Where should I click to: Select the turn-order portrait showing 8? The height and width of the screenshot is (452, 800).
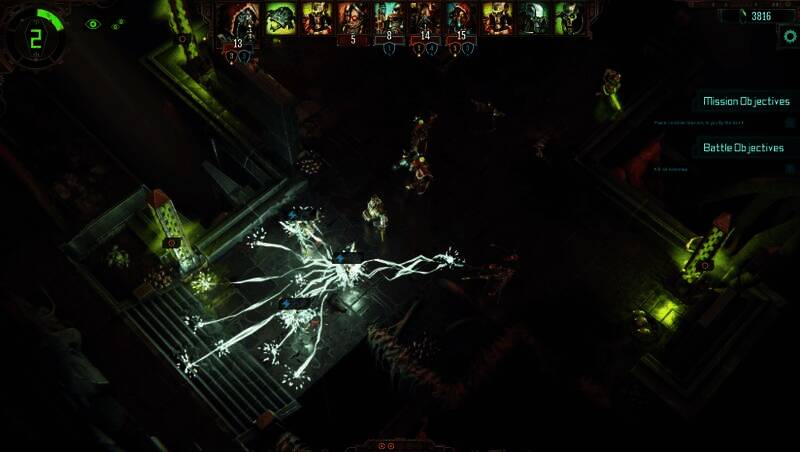click(x=388, y=20)
